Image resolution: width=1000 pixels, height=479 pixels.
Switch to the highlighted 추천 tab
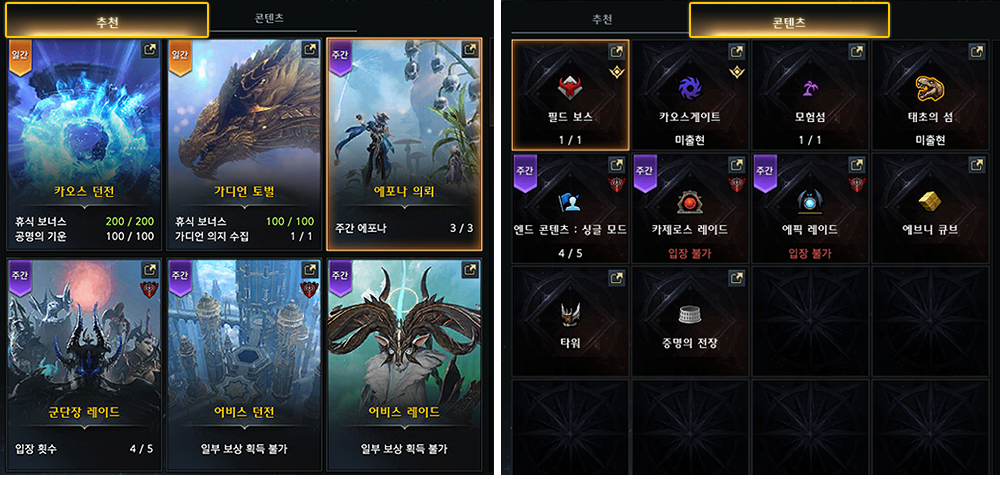tap(104, 19)
